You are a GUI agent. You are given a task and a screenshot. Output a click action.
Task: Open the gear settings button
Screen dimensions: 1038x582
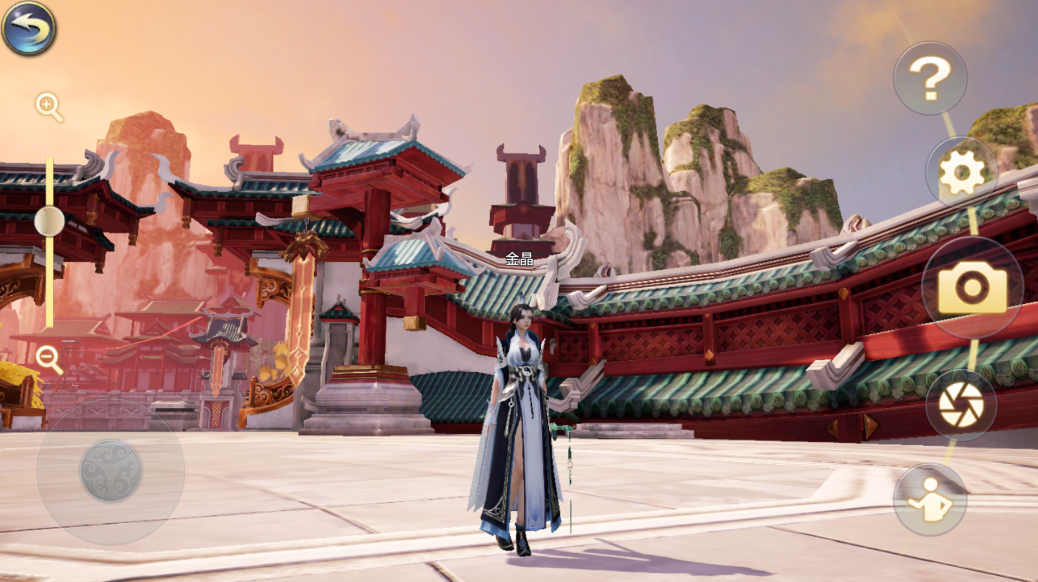(x=961, y=173)
